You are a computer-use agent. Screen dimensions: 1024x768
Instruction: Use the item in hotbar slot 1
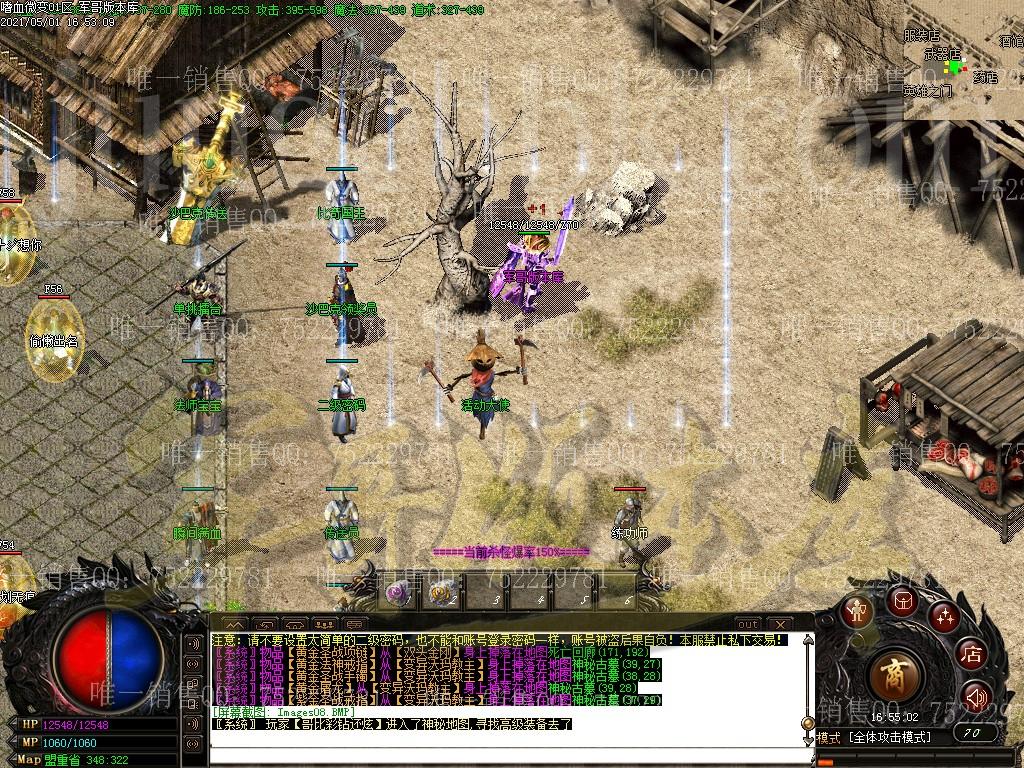click(x=401, y=594)
